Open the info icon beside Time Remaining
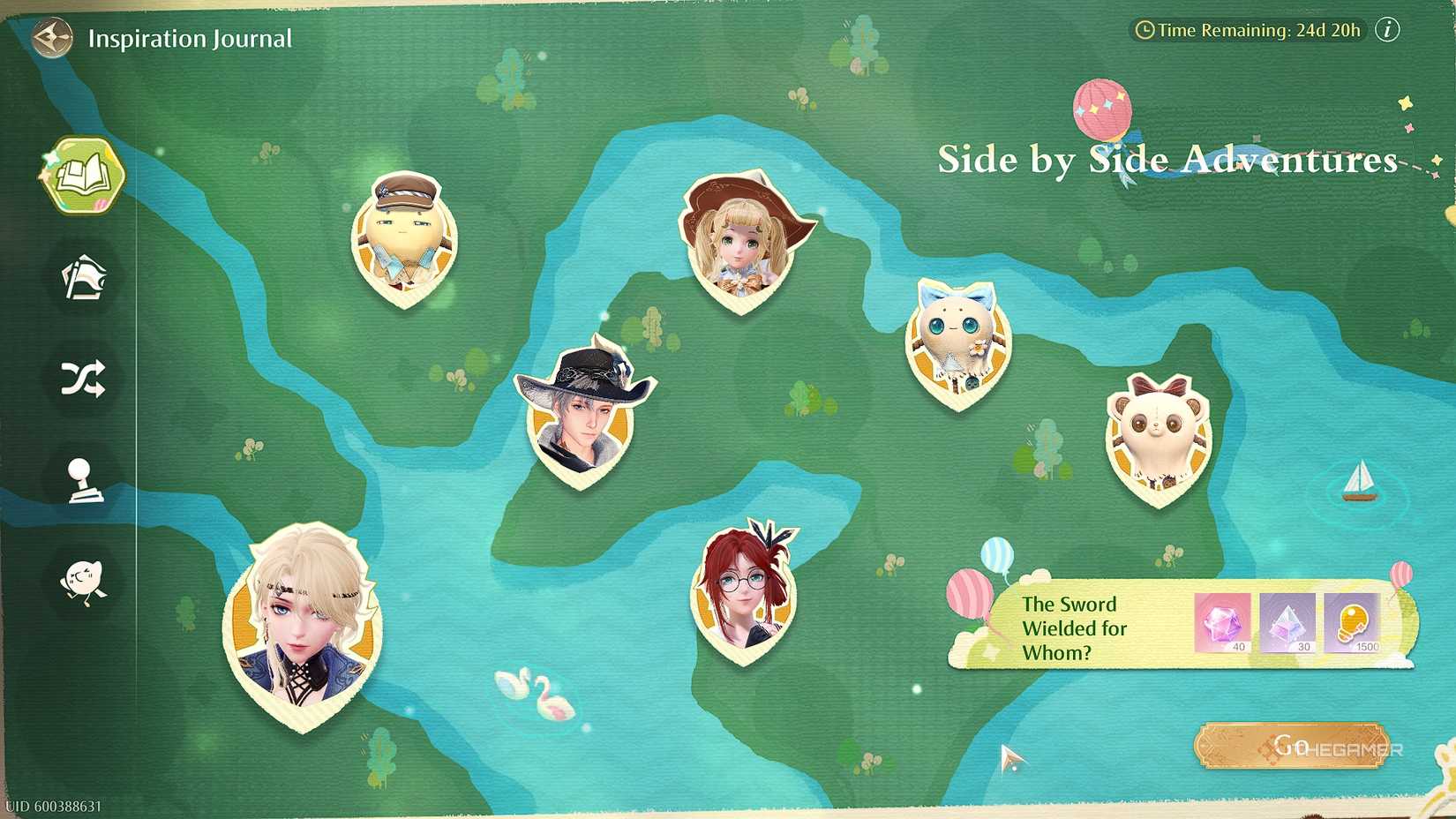 pos(1385,29)
